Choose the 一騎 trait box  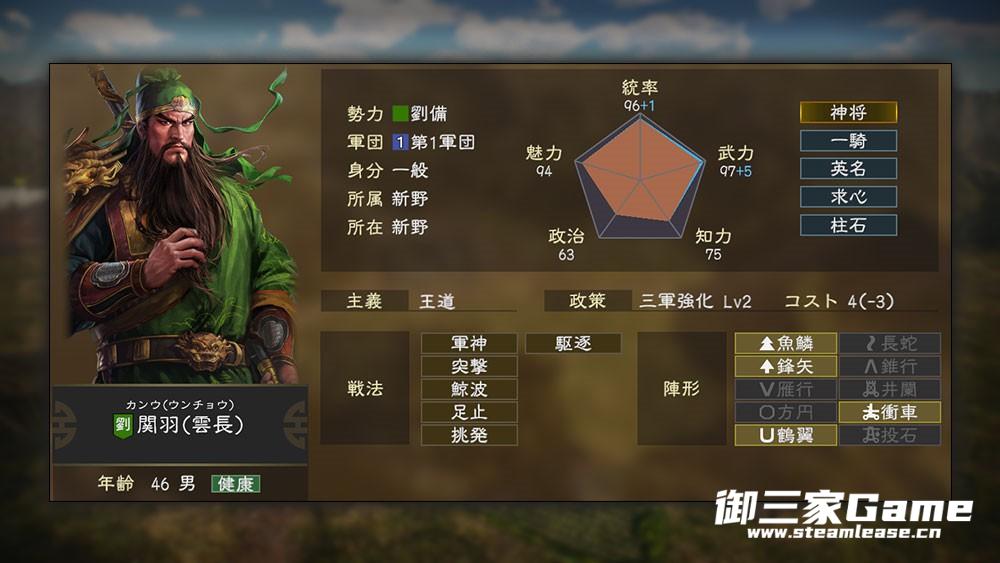[x=848, y=141]
